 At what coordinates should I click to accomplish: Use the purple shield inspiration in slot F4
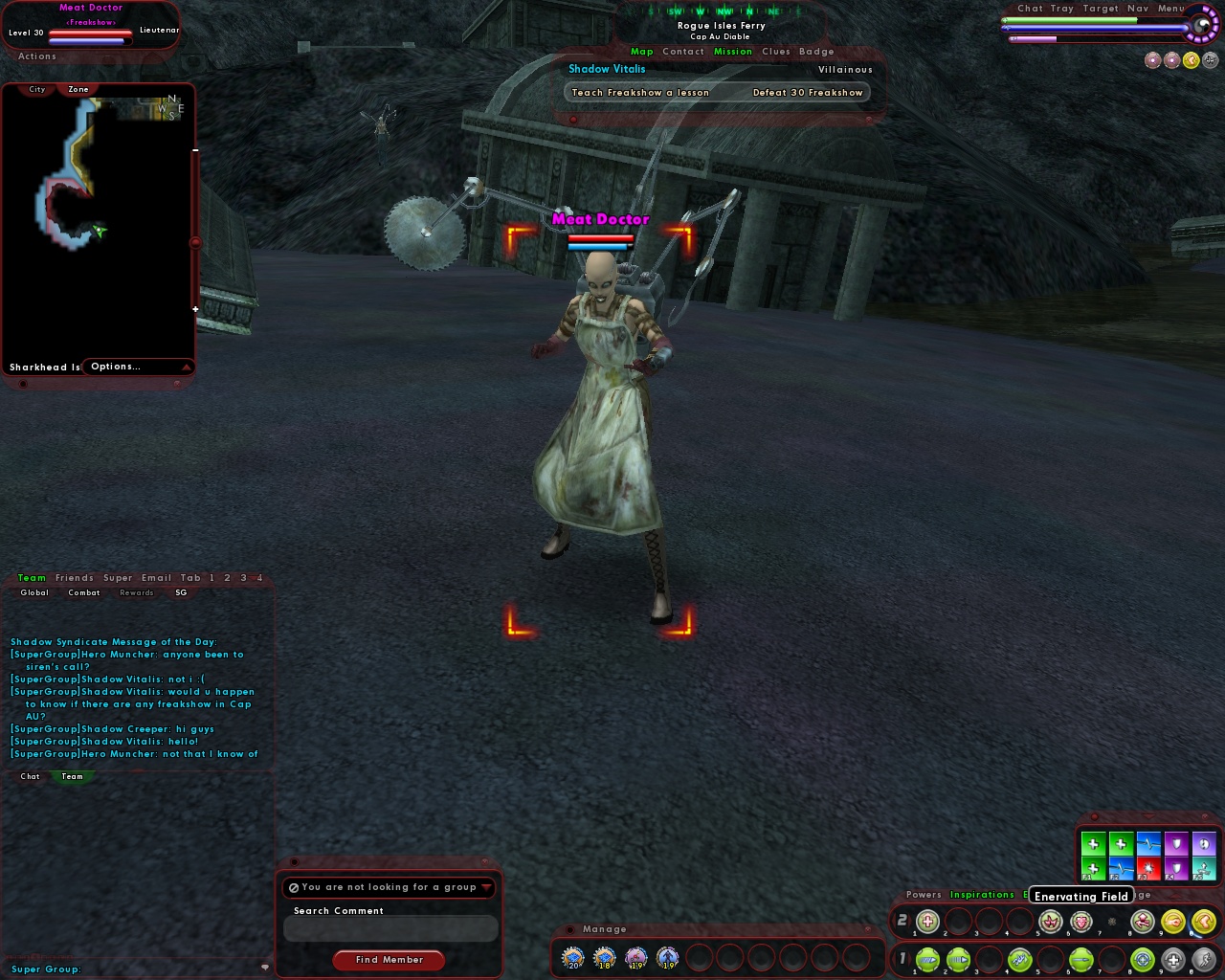[x=1176, y=867]
